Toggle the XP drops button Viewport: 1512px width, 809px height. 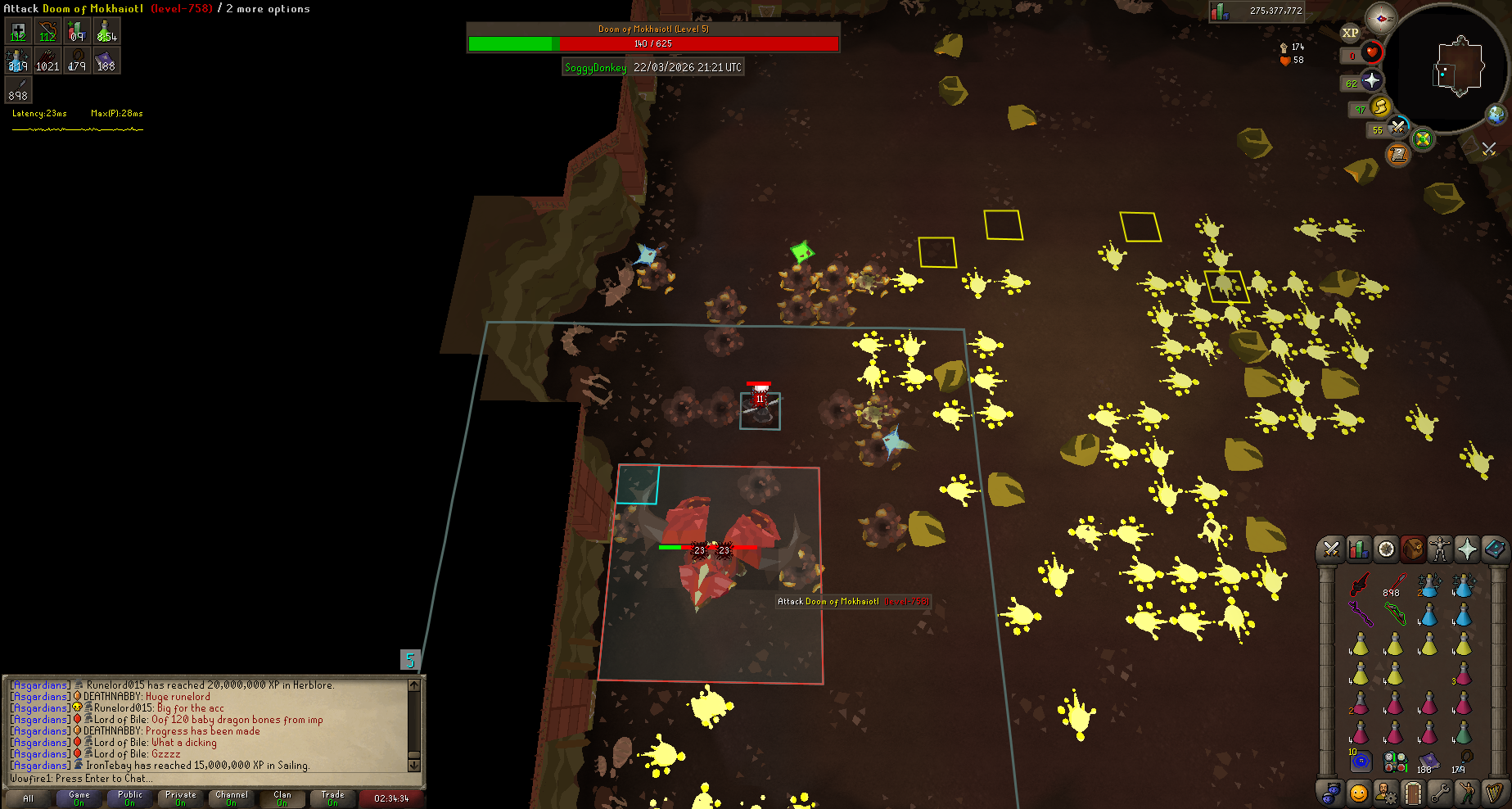point(1350,33)
